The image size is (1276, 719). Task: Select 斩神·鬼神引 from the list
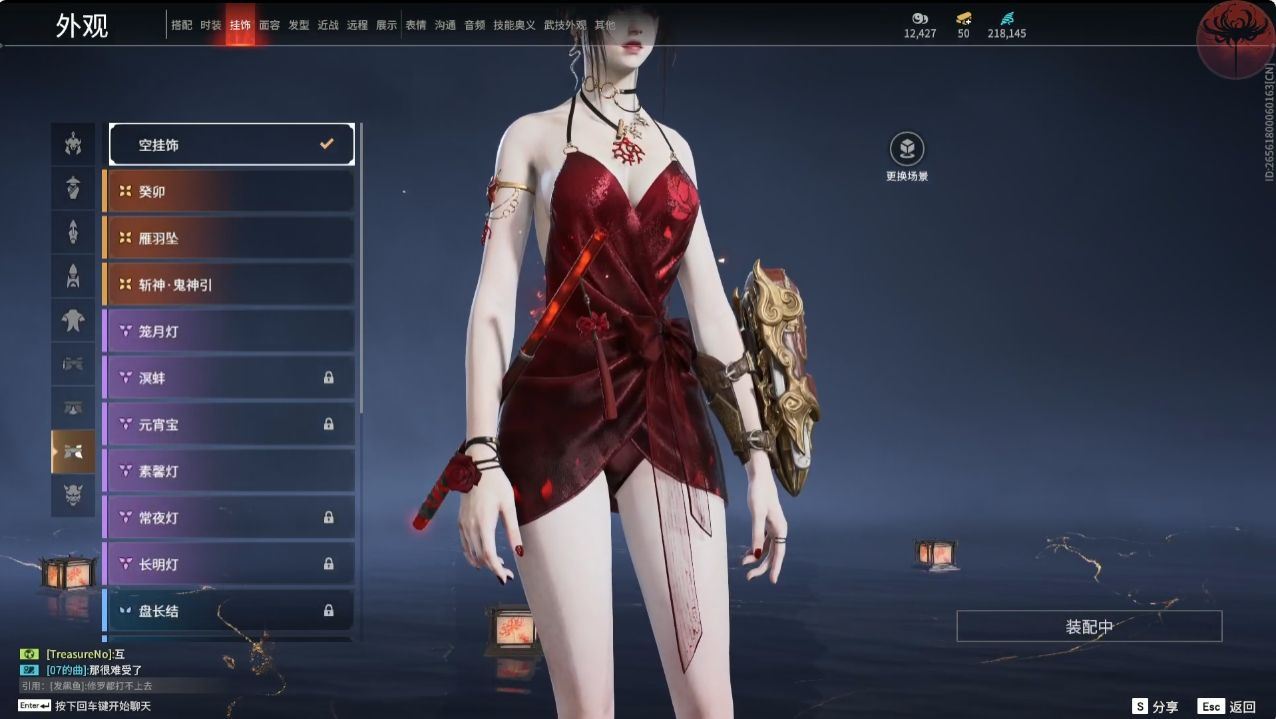(x=229, y=285)
